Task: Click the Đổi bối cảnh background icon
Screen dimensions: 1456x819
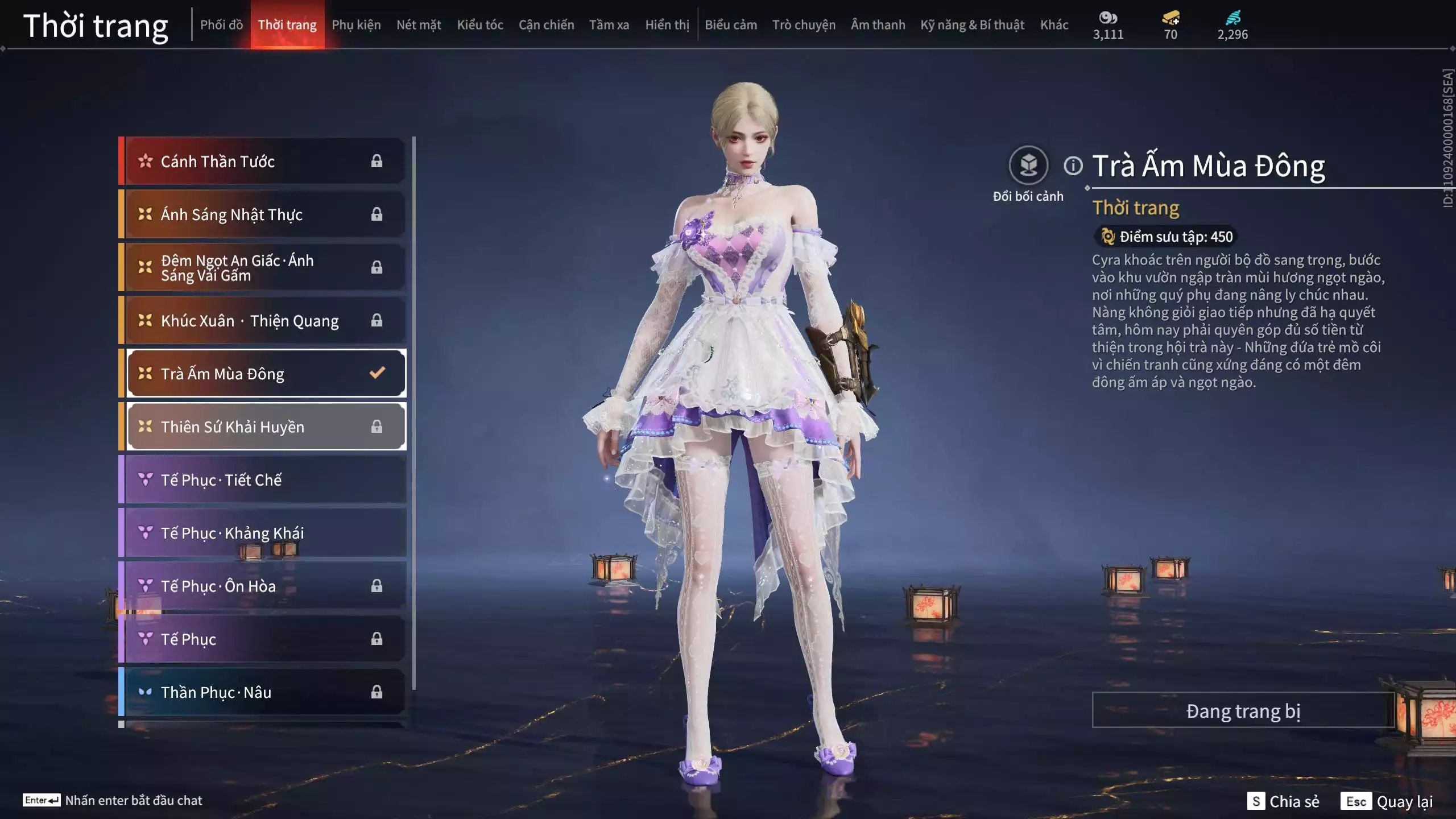Action: (1028, 166)
